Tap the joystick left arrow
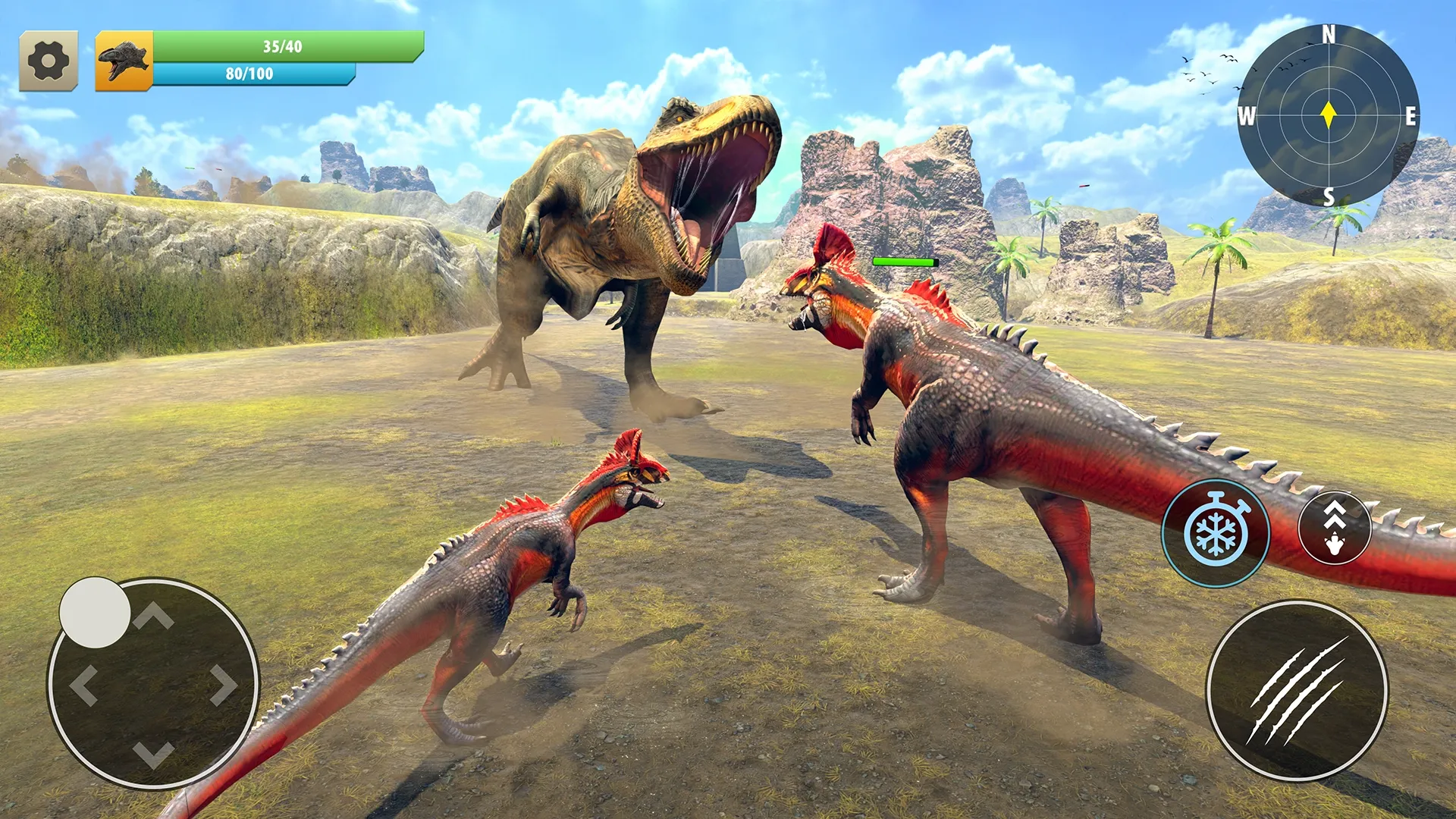This screenshot has height=819, width=1456. coord(83,686)
